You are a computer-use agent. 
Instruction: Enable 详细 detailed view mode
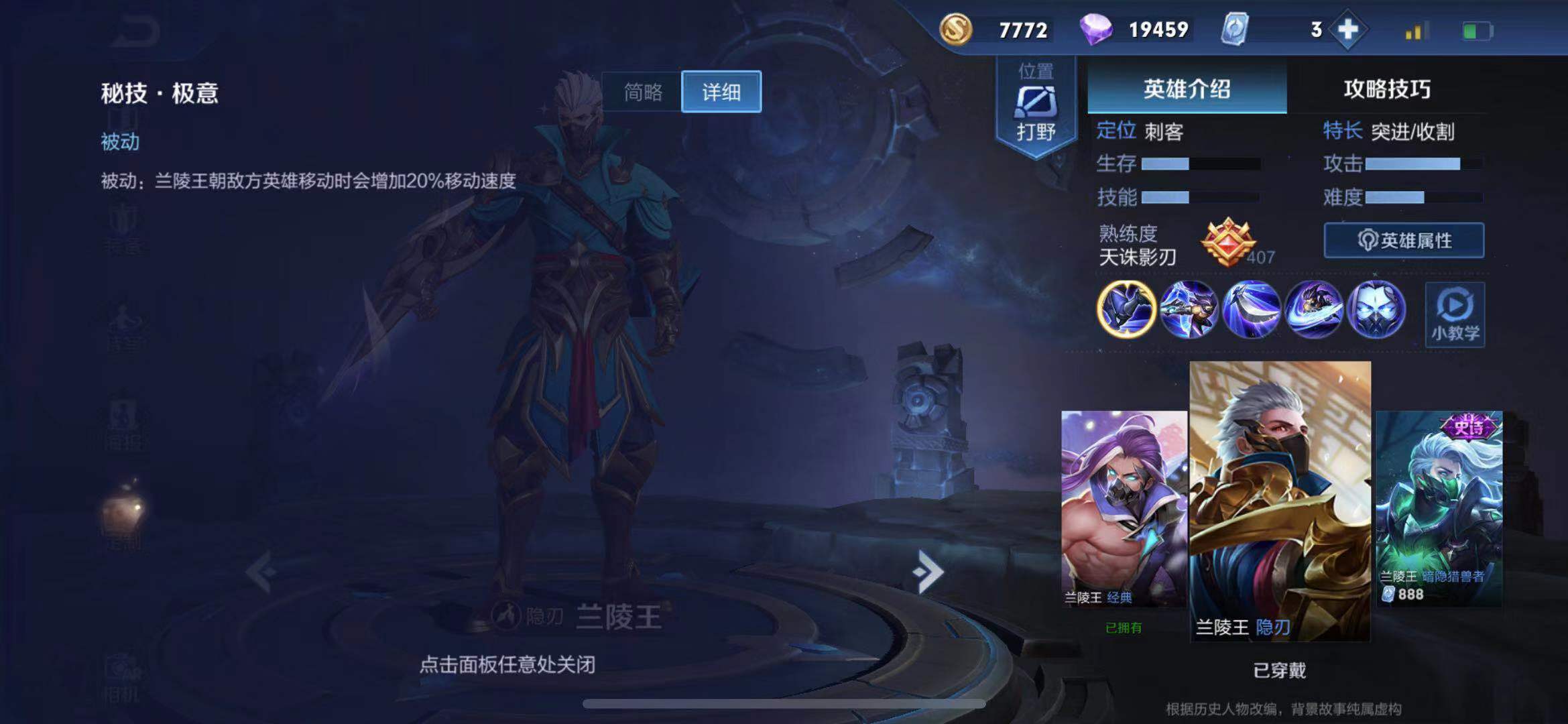pos(722,93)
